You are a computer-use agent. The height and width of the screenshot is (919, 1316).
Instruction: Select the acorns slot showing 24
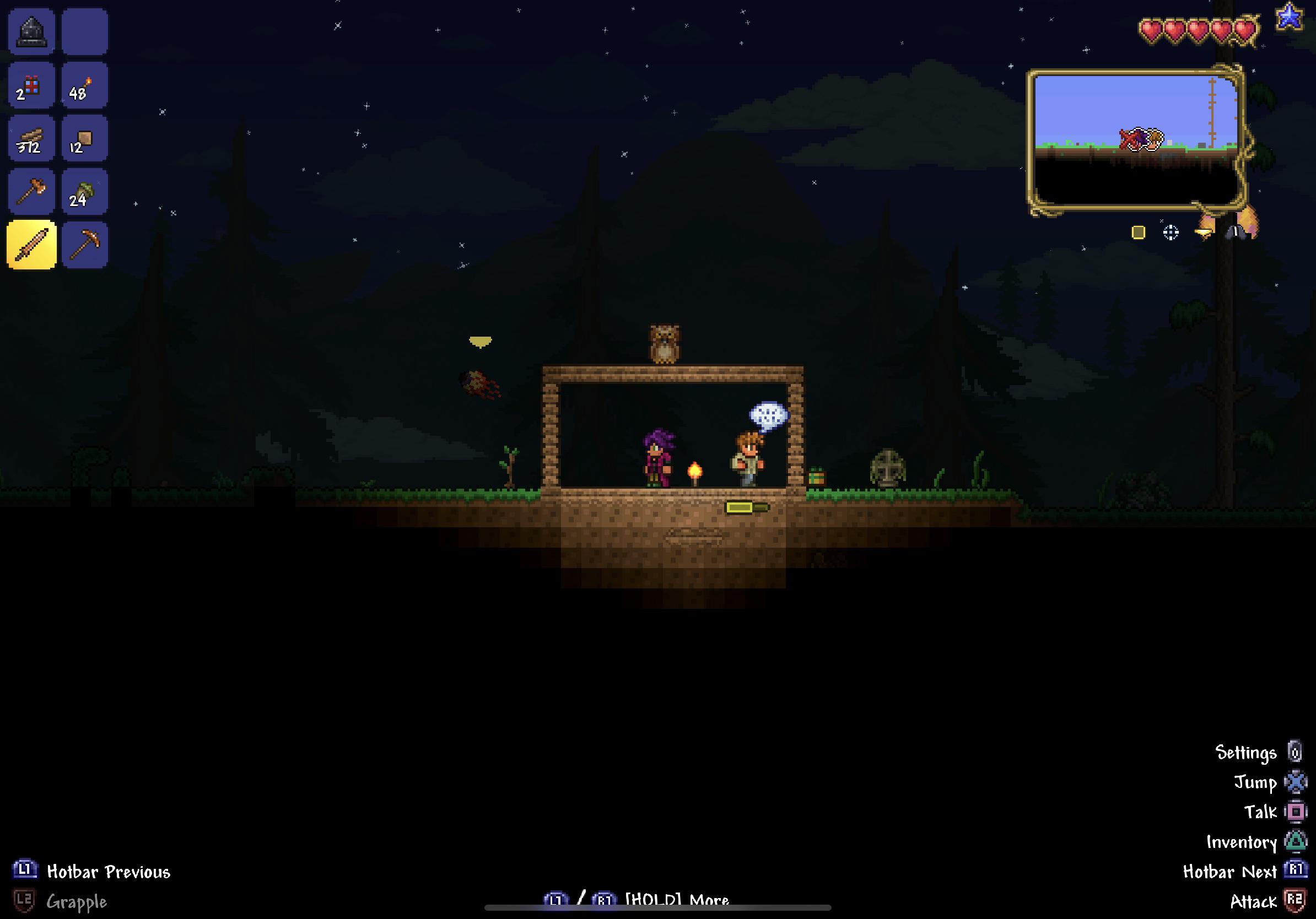tap(85, 192)
